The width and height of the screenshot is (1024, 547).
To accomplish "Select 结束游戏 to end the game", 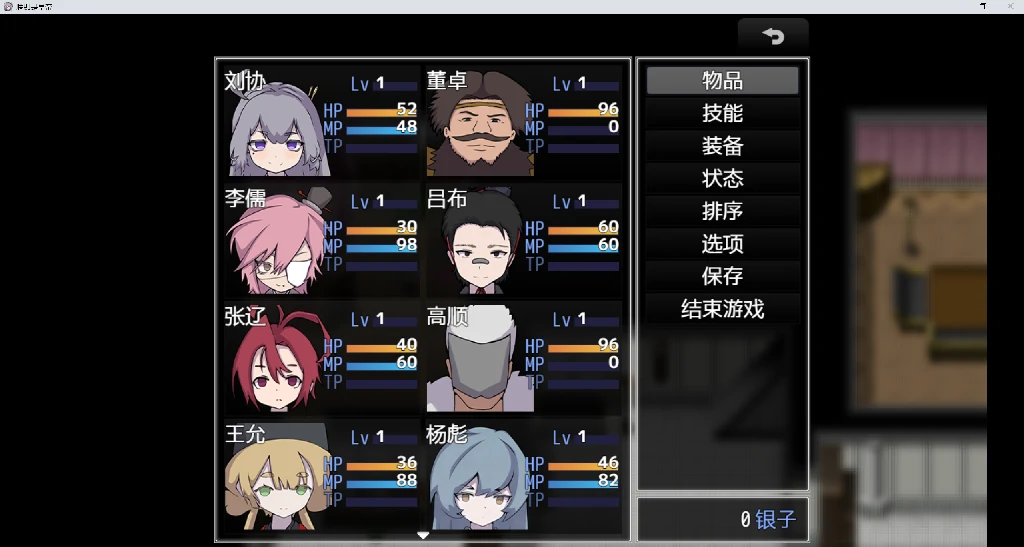I will pyautogui.click(x=722, y=309).
